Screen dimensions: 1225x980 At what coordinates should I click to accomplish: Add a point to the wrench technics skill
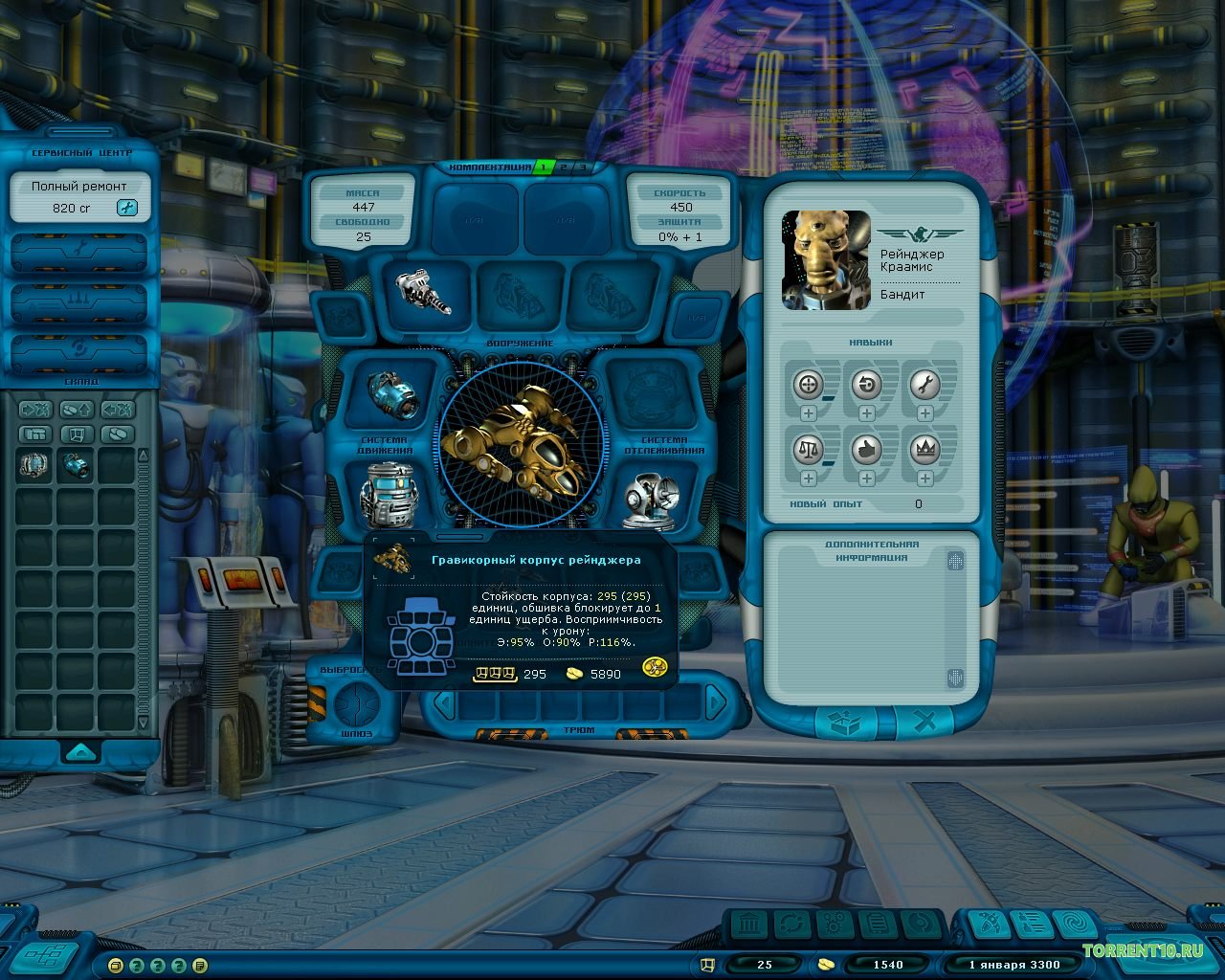924,413
